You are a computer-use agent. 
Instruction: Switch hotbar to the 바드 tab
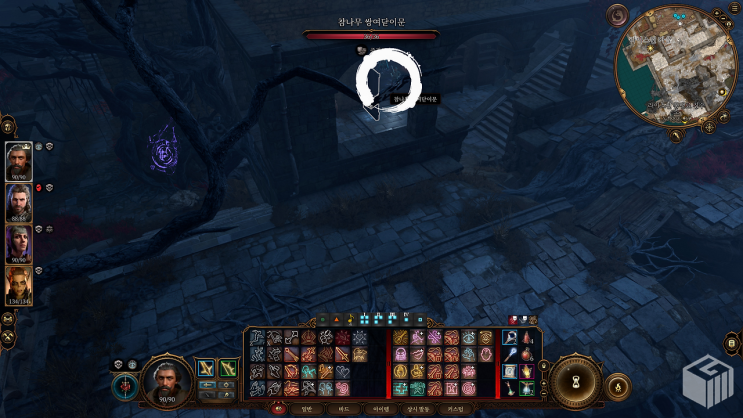(x=343, y=408)
